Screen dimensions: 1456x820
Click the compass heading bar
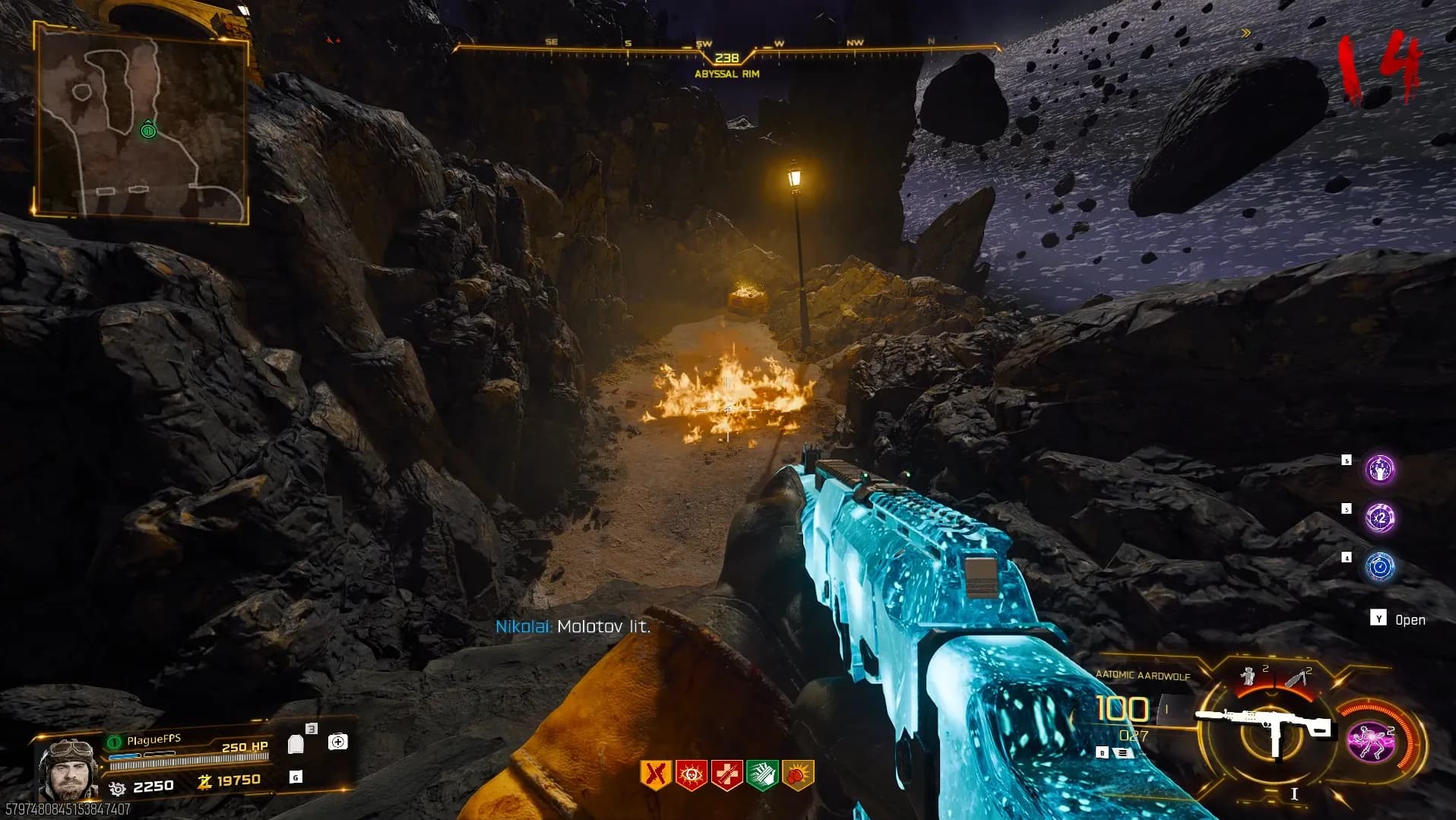[x=726, y=50]
